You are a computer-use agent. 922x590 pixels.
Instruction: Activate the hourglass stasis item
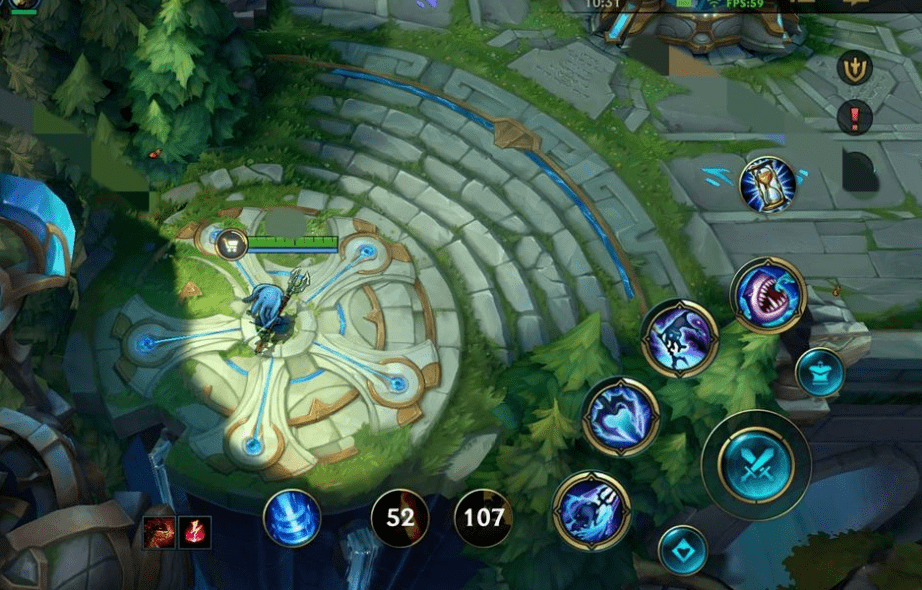(767, 185)
